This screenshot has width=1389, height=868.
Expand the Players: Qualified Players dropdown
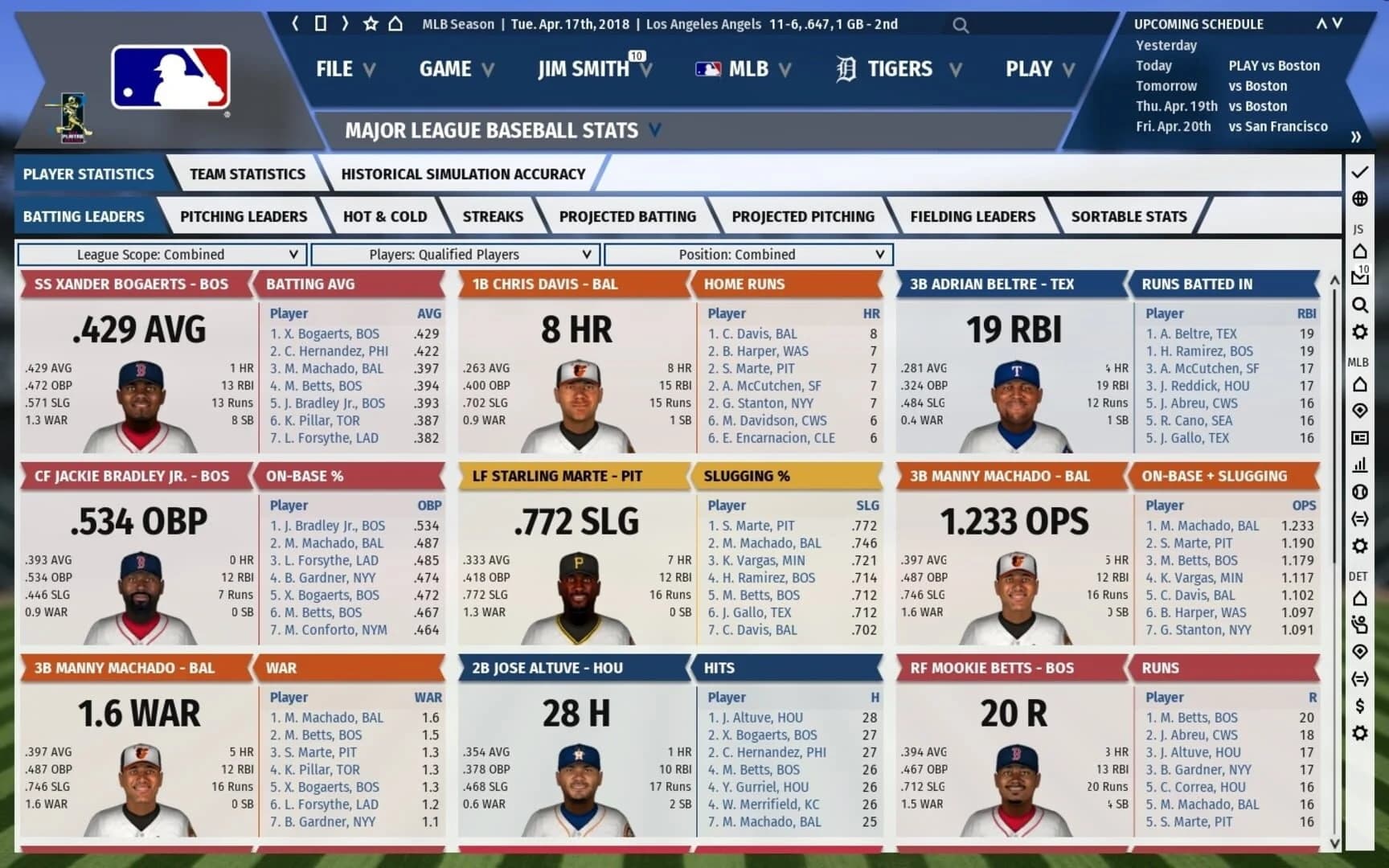tap(454, 255)
